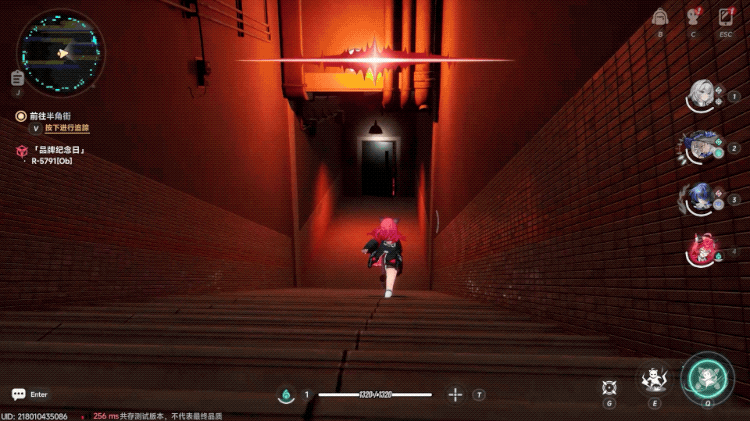Click the water droplet item icon
The height and width of the screenshot is (421, 750).
click(x=285, y=395)
